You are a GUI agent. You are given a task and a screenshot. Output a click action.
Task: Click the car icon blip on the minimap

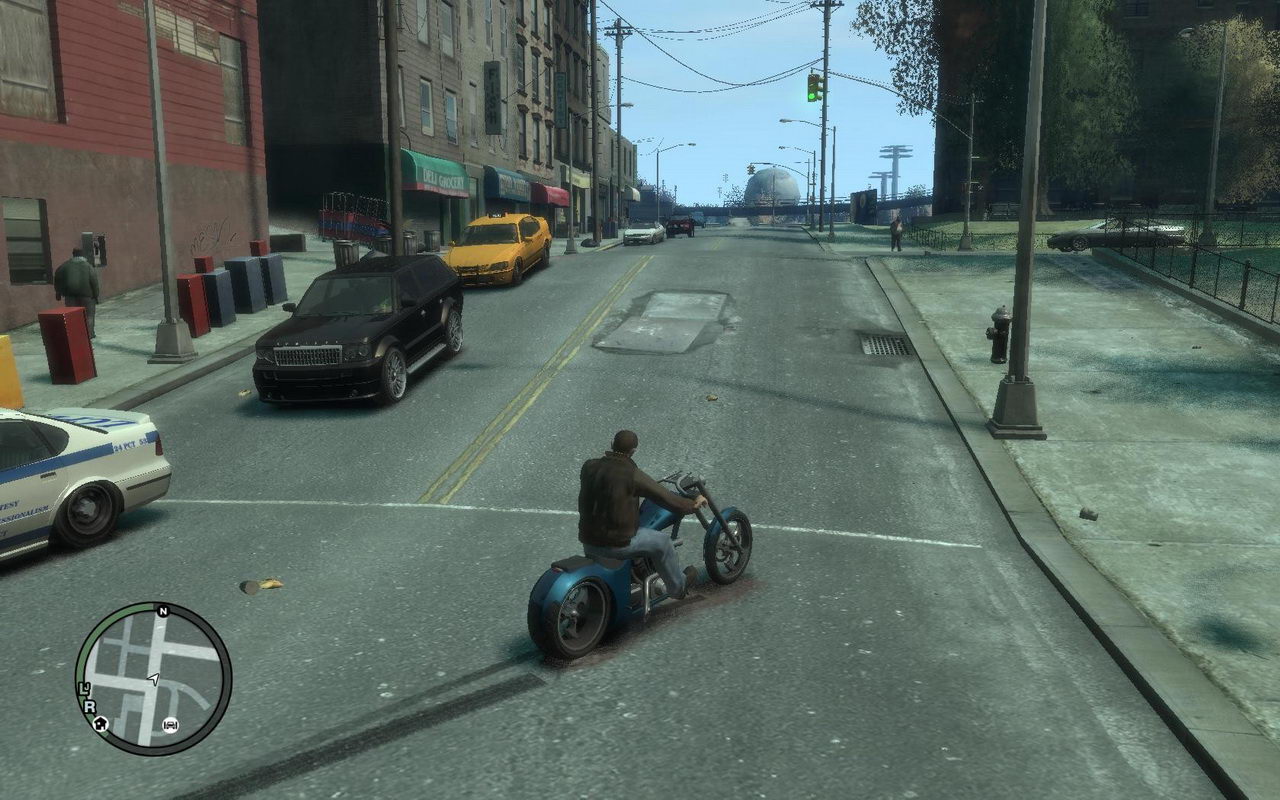tap(170, 724)
